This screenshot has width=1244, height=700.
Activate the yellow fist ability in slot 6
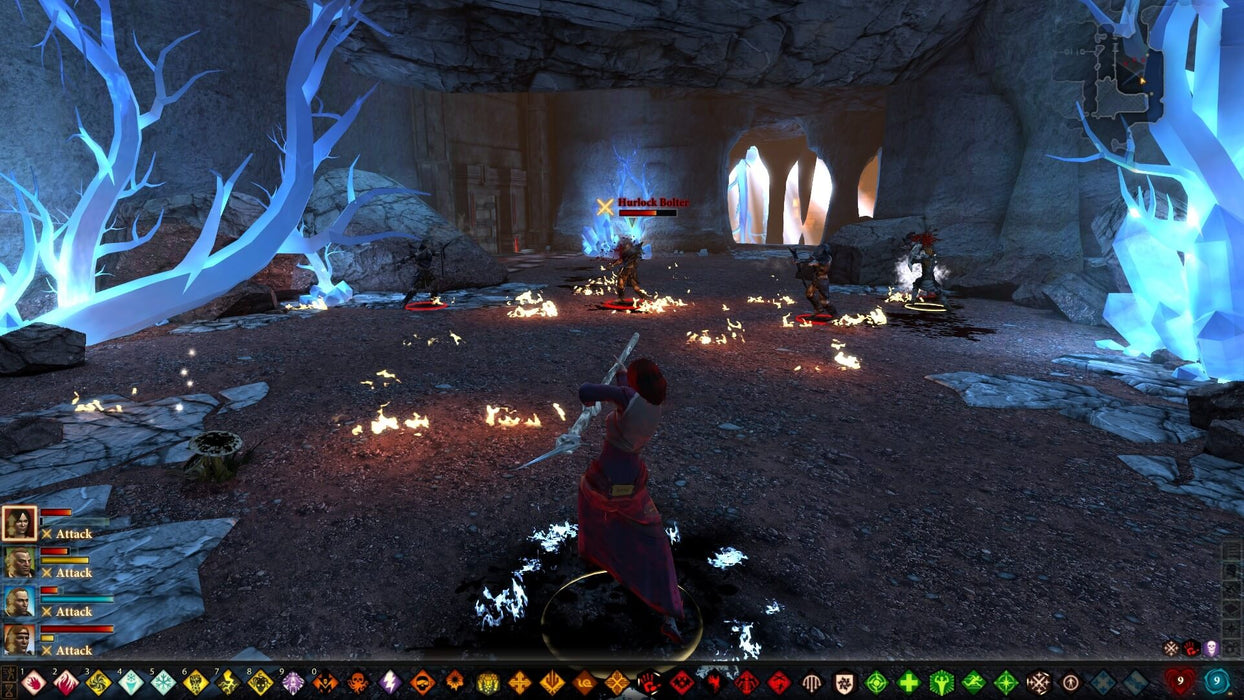[195, 683]
